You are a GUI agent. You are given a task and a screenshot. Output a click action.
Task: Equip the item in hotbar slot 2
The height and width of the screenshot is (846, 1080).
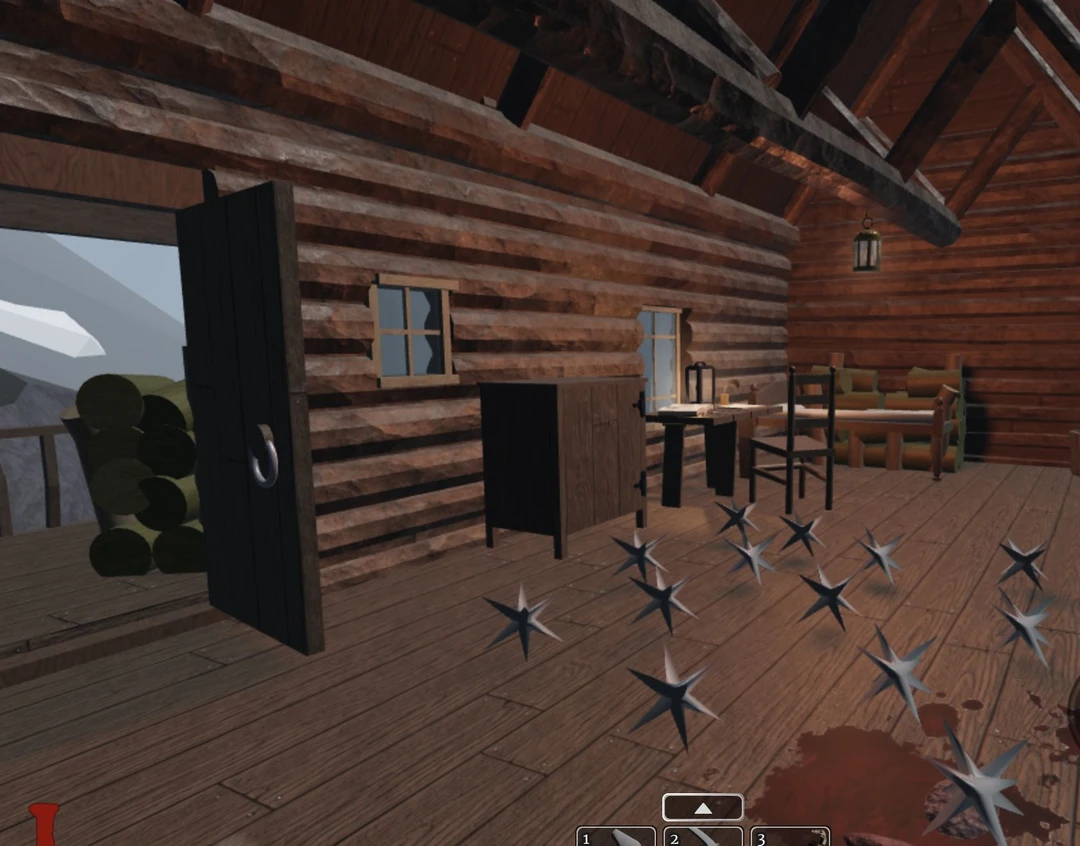tap(703, 837)
